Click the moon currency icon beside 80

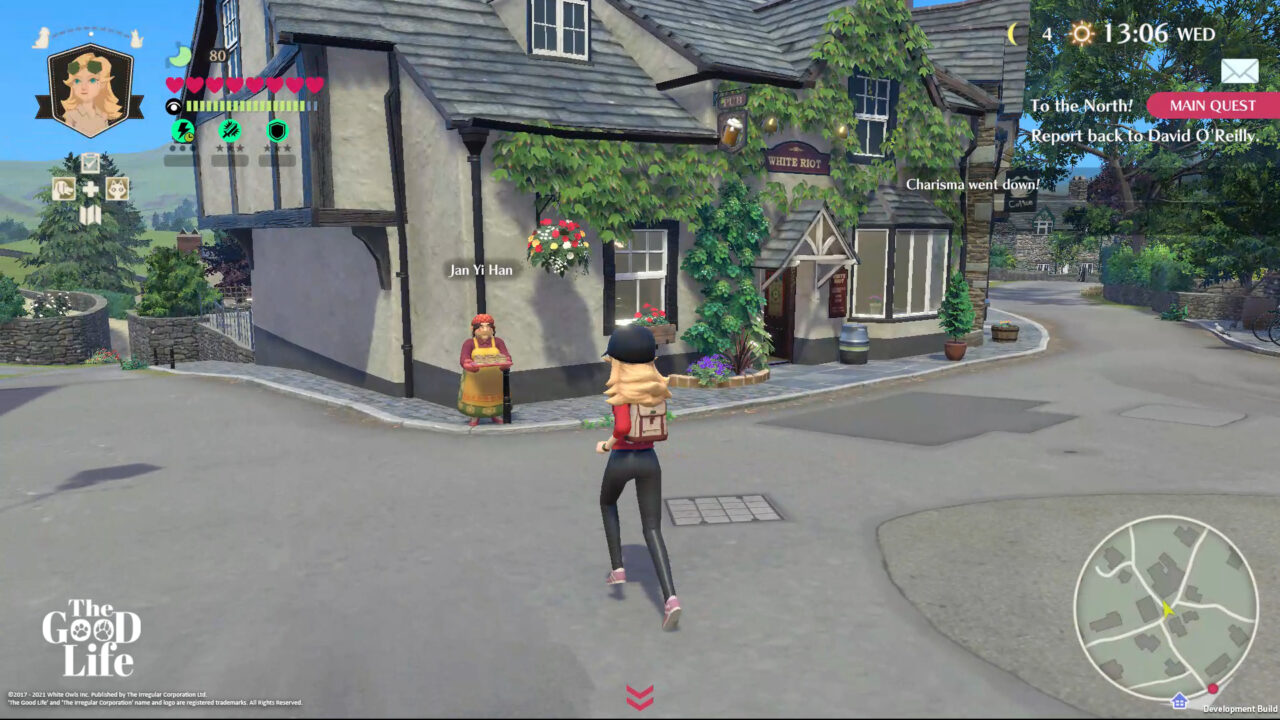[x=179, y=58]
